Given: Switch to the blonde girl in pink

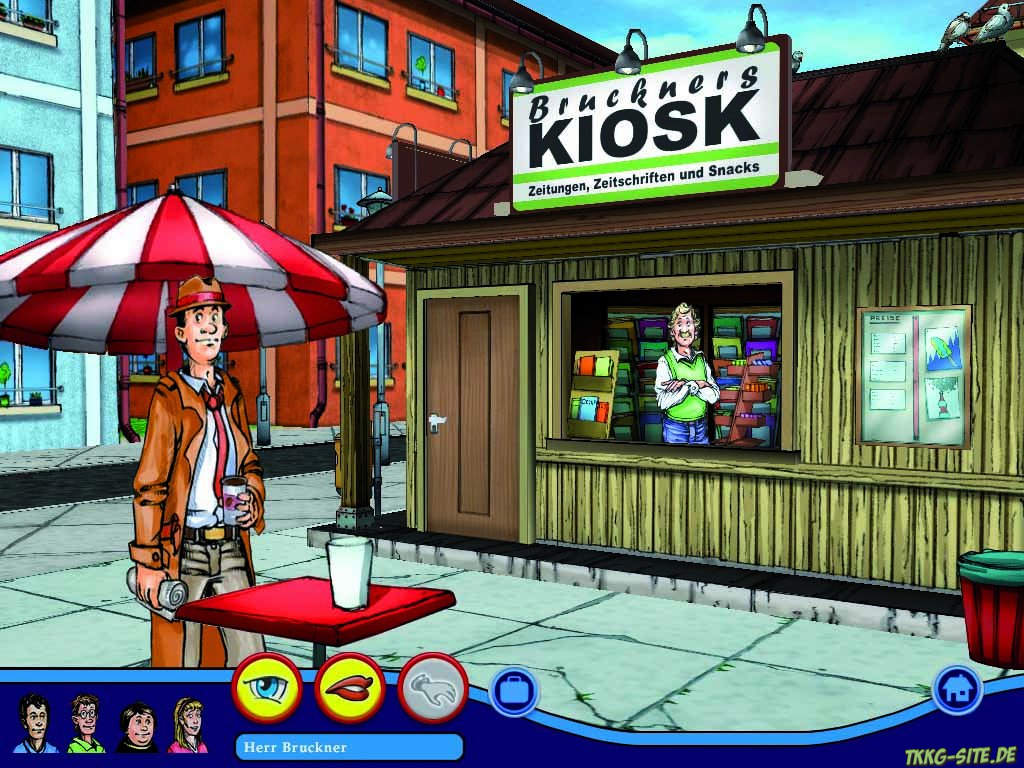Looking at the screenshot, I should pyautogui.click(x=187, y=724).
